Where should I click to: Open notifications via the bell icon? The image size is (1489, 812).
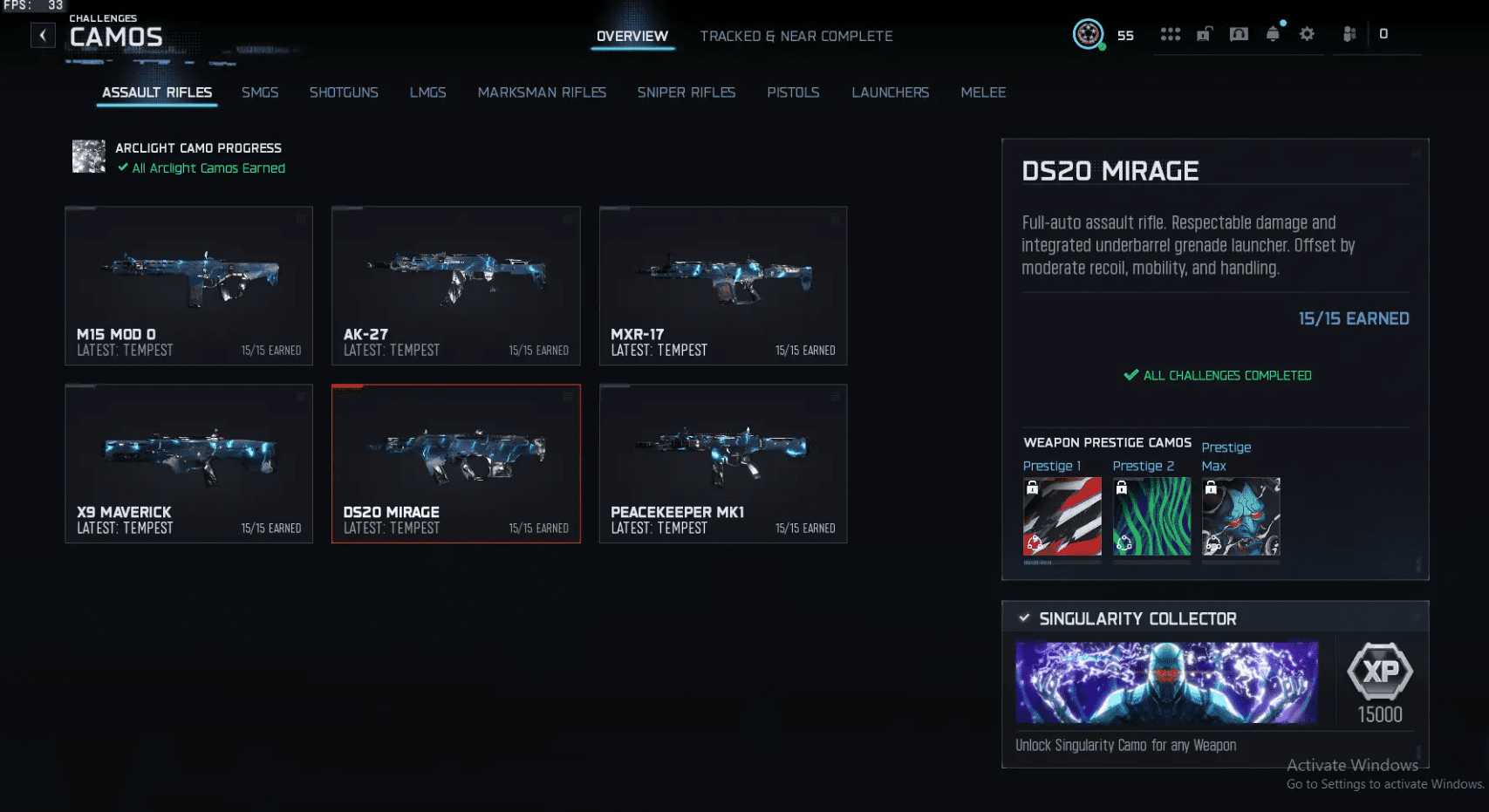pos(1274,33)
